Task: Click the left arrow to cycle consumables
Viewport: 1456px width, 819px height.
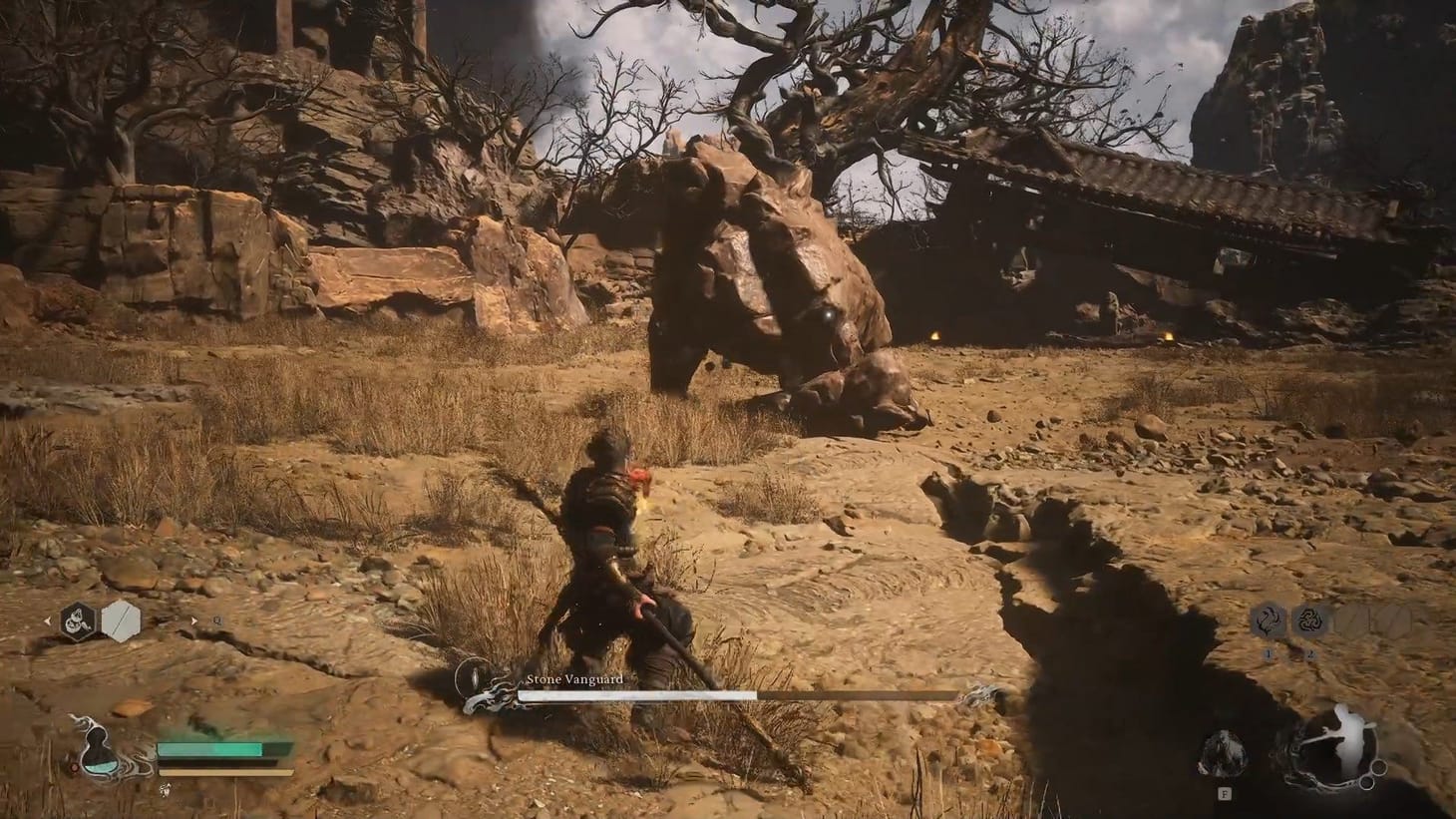Action: [49, 619]
